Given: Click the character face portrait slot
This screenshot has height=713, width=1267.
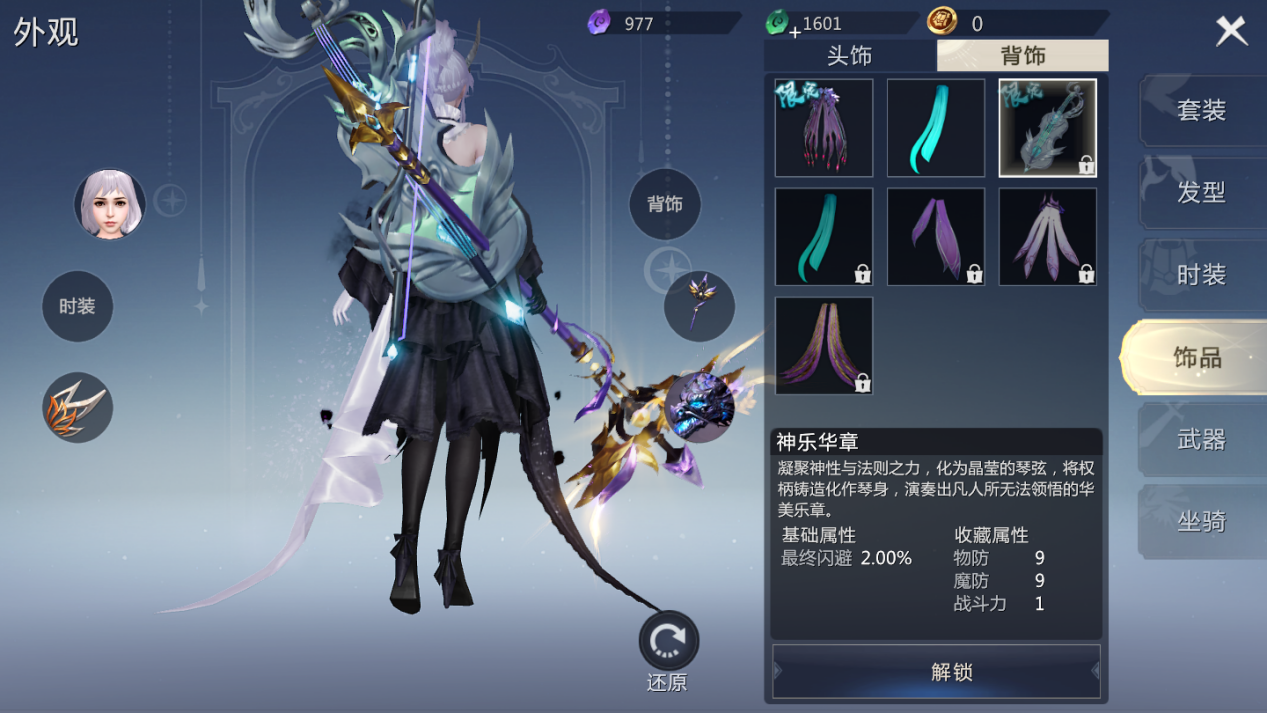Looking at the screenshot, I should [110, 204].
